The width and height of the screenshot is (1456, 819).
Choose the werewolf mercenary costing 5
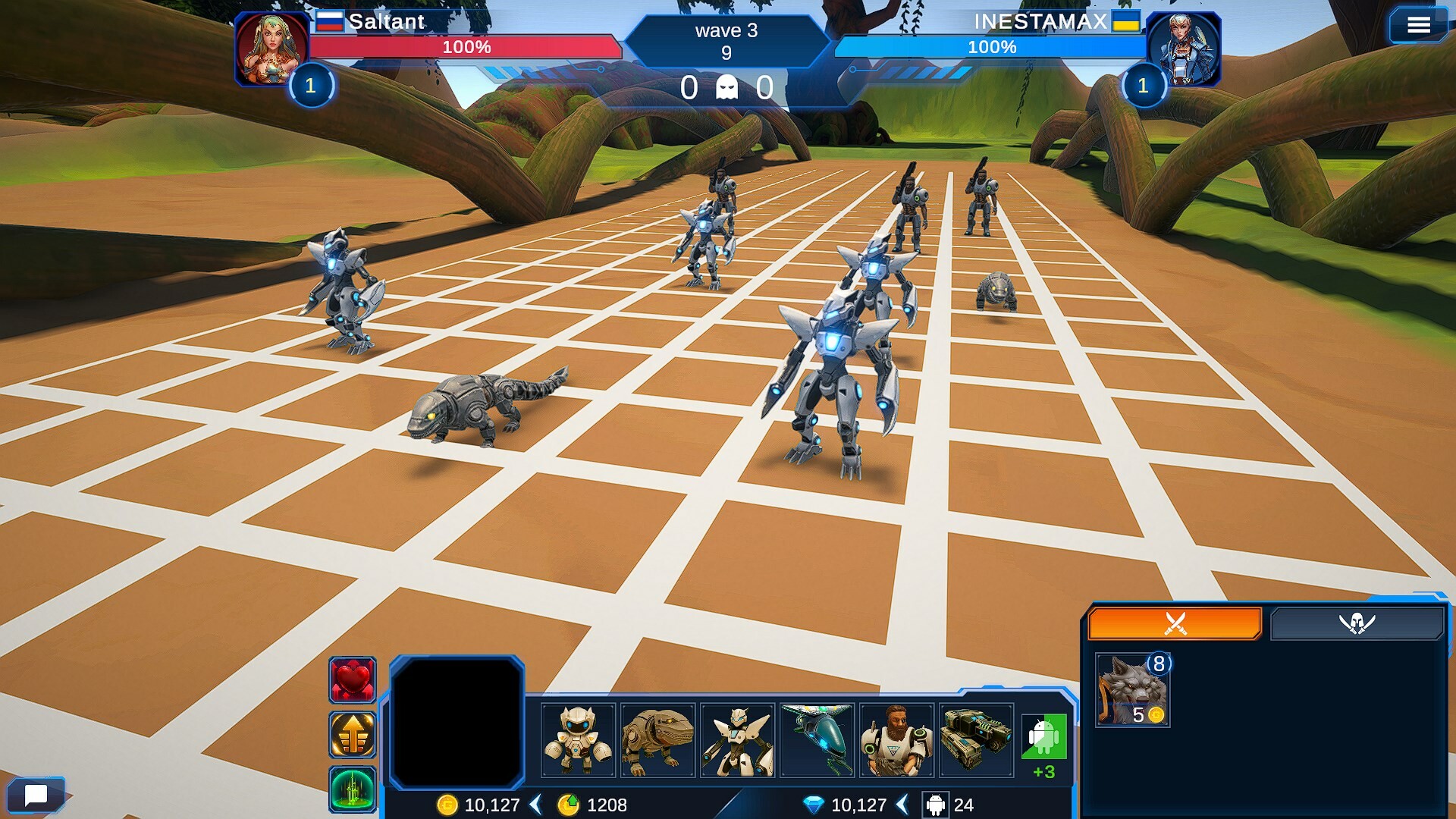(x=1132, y=690)
